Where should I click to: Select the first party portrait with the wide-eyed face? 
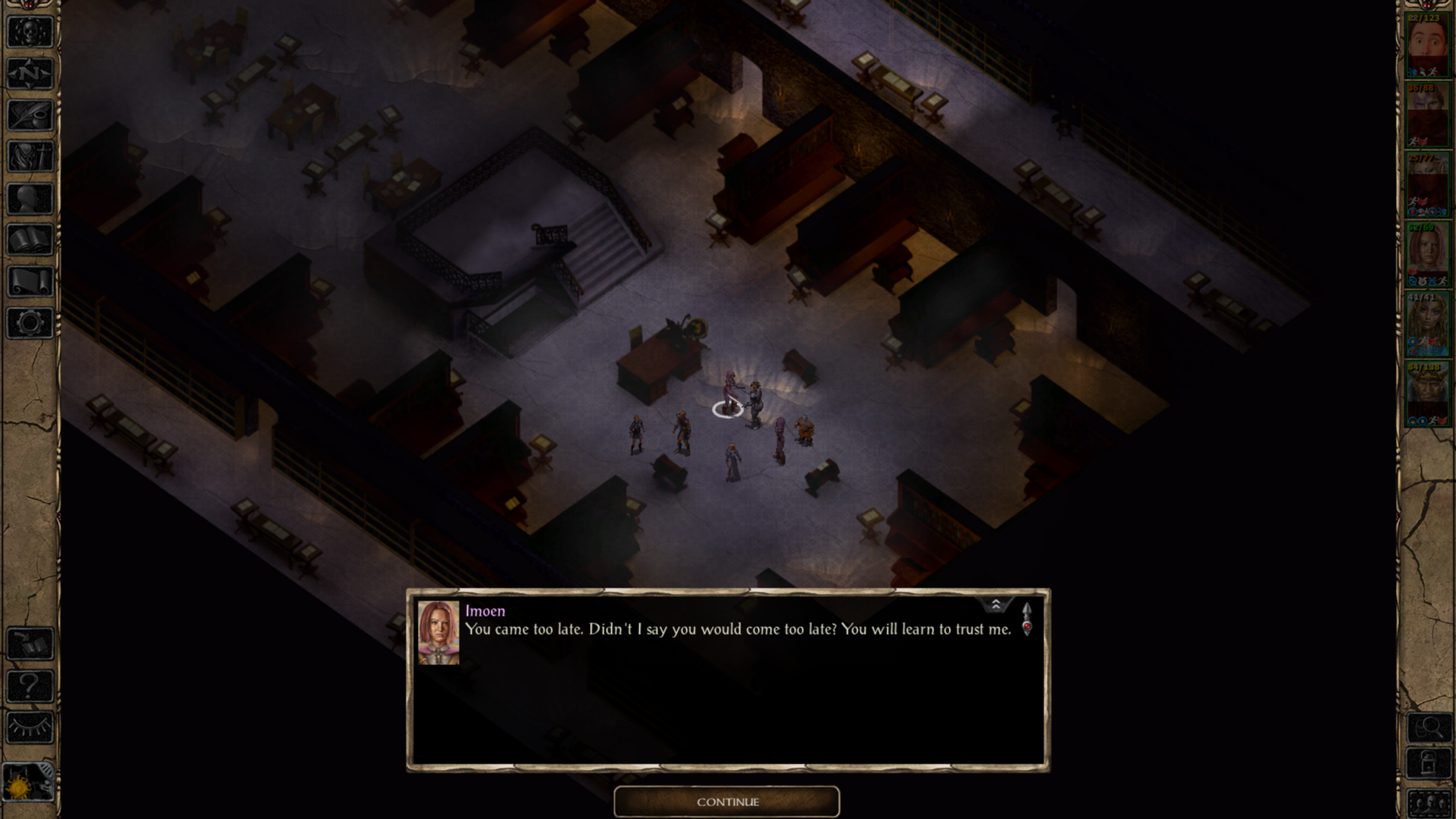(1428, 44)
